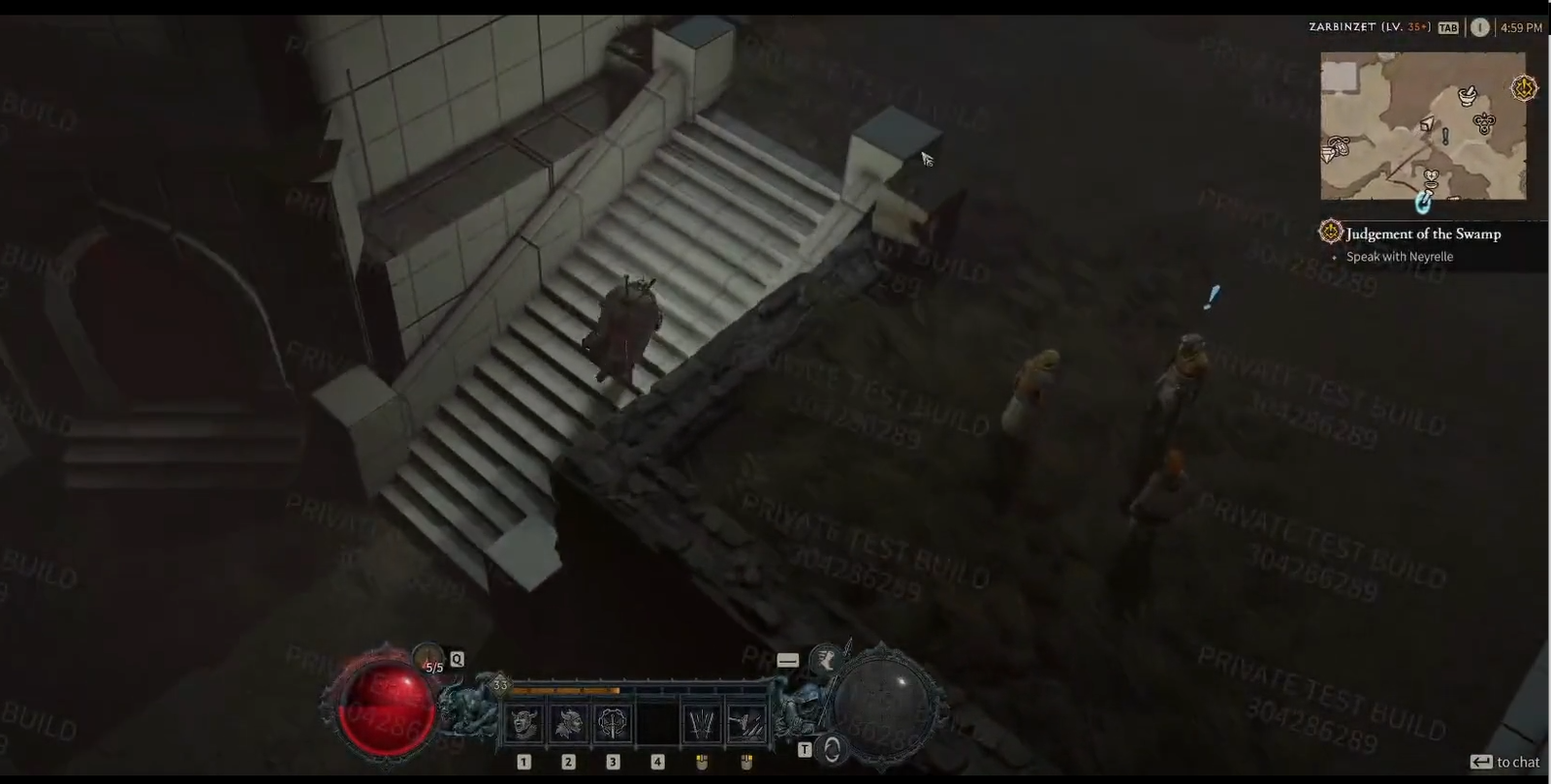Expand the Judgement of the Swamp quest entry
Viewport: 1551px width, 784px height.
click(1421, 234)
